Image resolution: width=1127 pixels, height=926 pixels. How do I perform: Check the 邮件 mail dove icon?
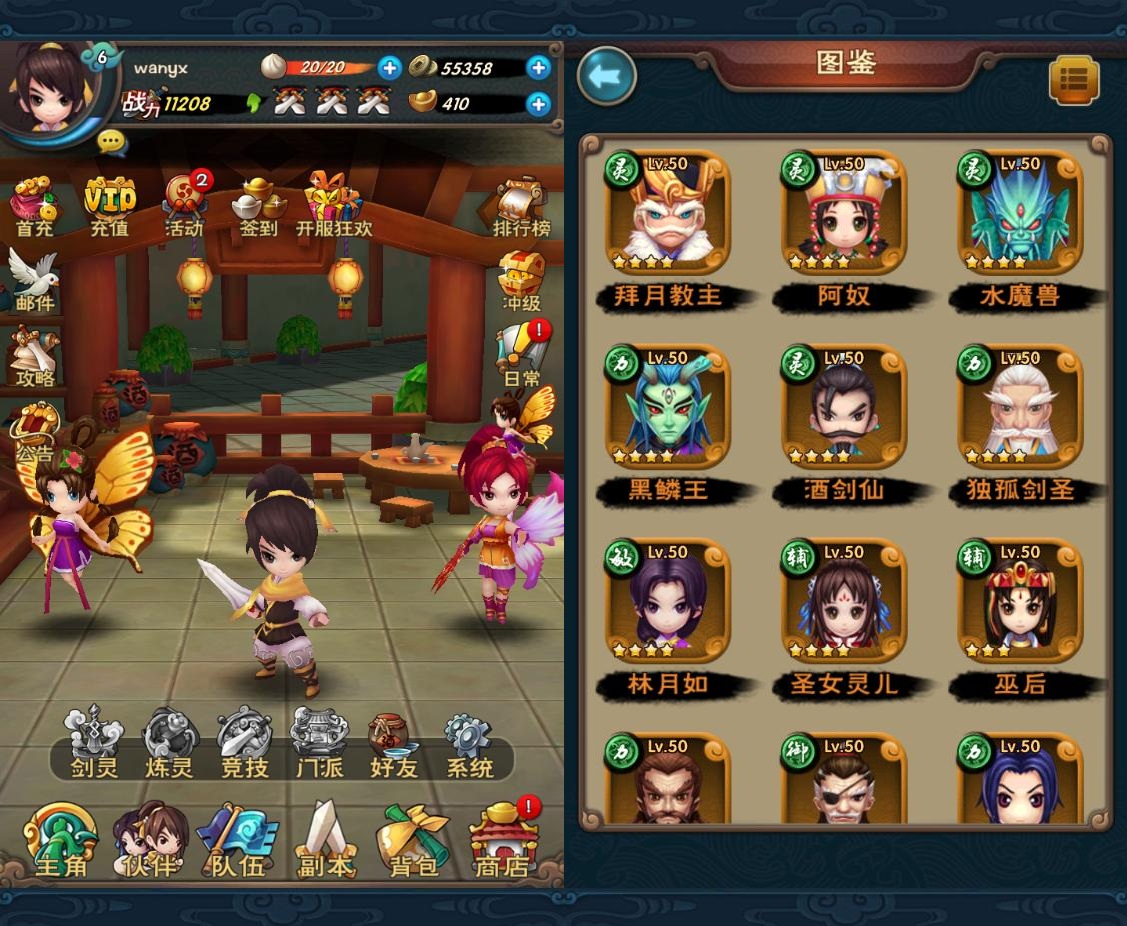(x=34, y=280)
